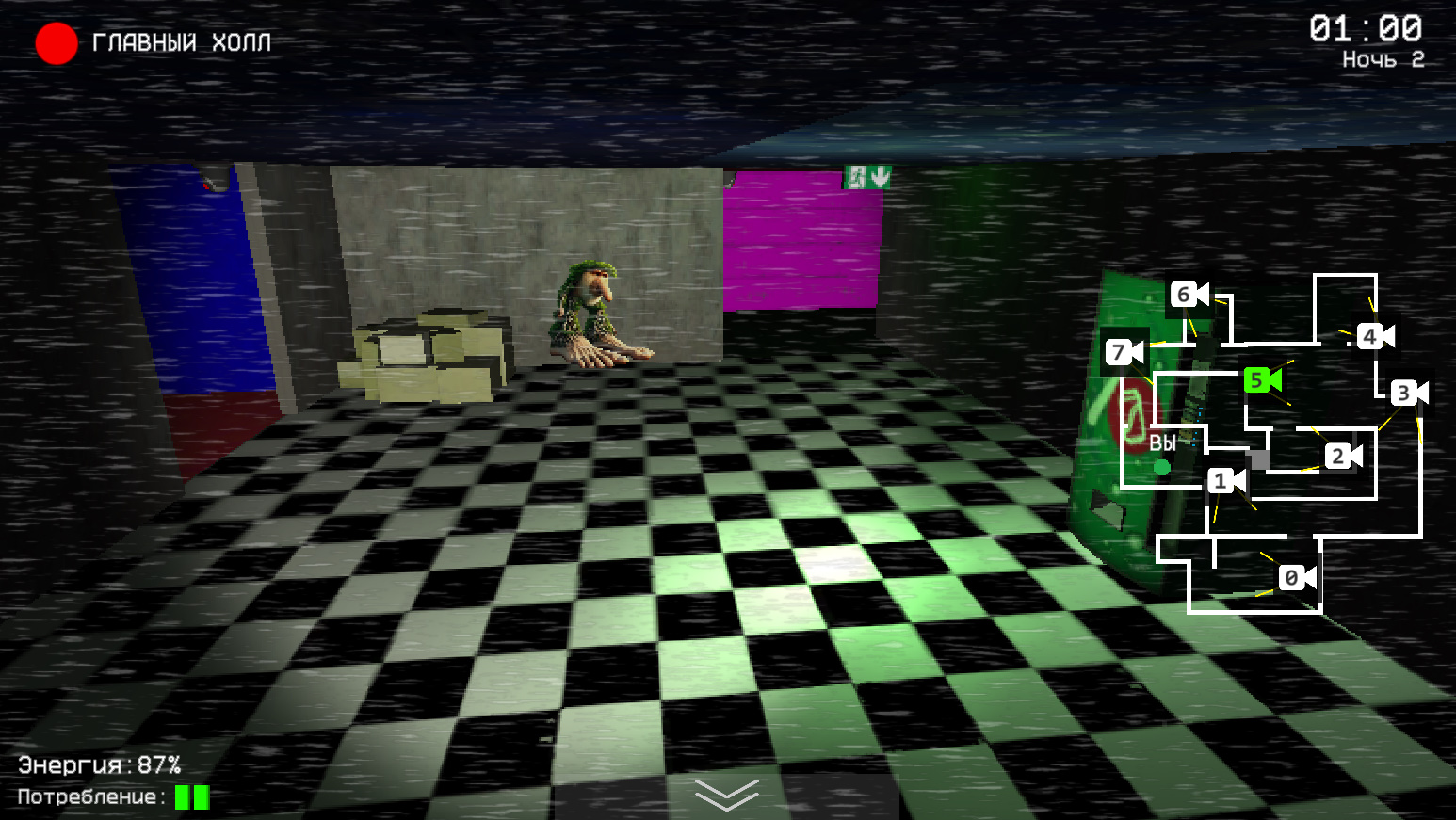This screenshot has width=1456, height=820.
Task: Click the green ВЫ player location dot
Action: tap(1162, 466)
